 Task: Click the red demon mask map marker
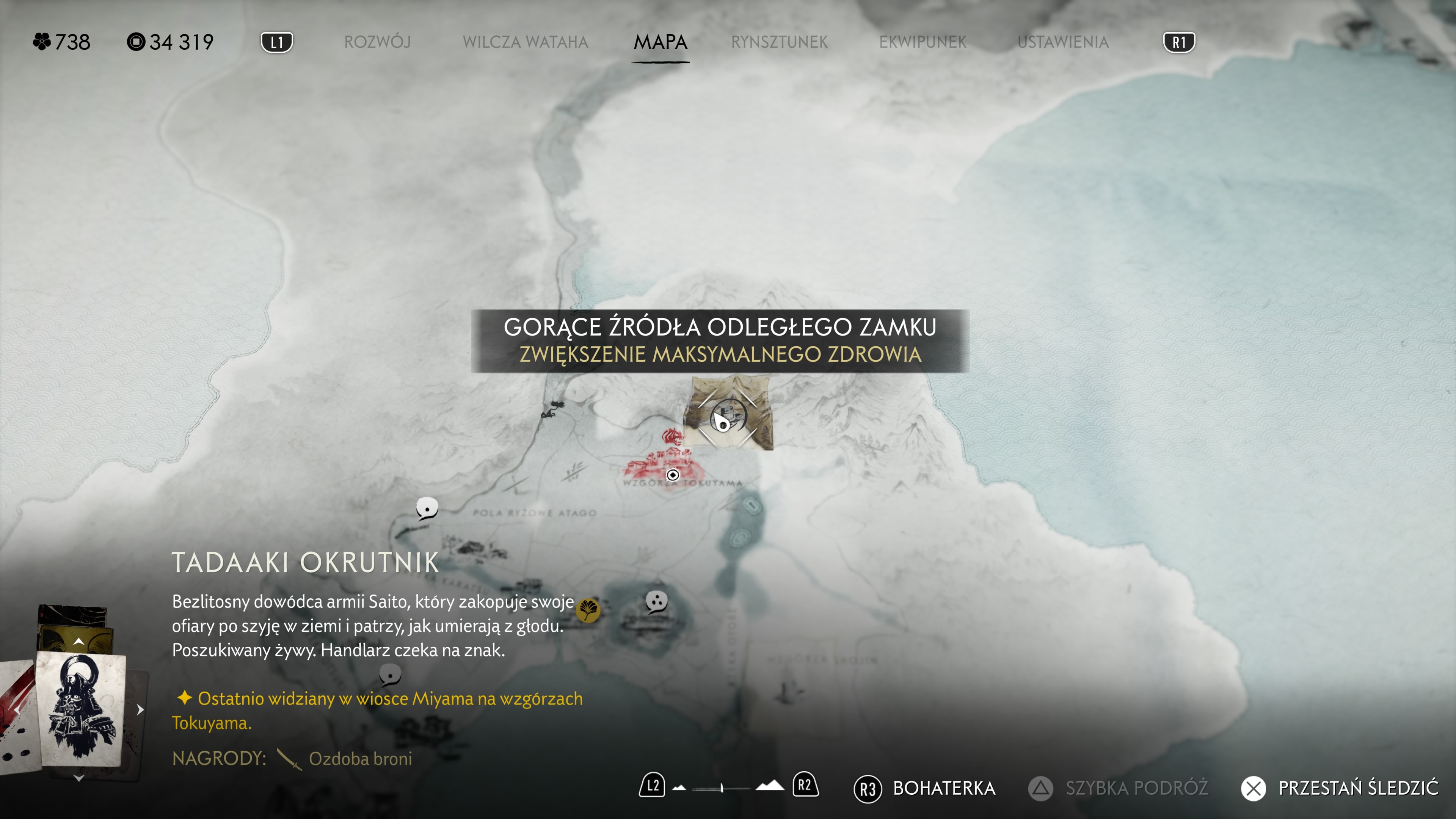[x=672, y=436]
